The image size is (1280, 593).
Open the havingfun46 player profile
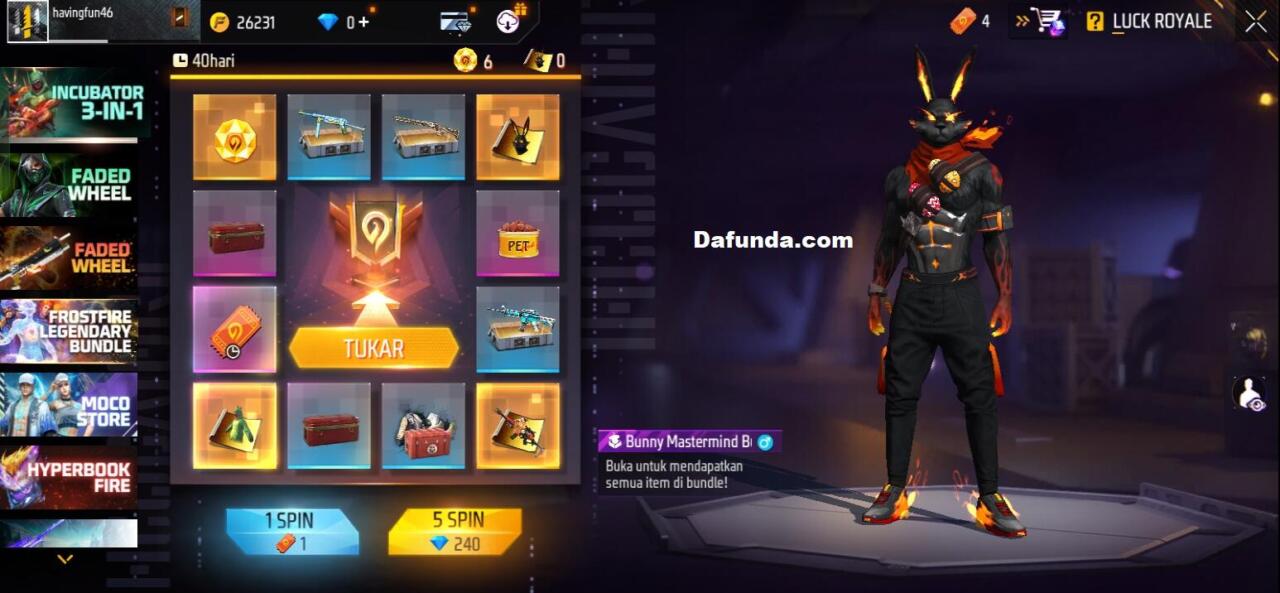pos(28,21)
